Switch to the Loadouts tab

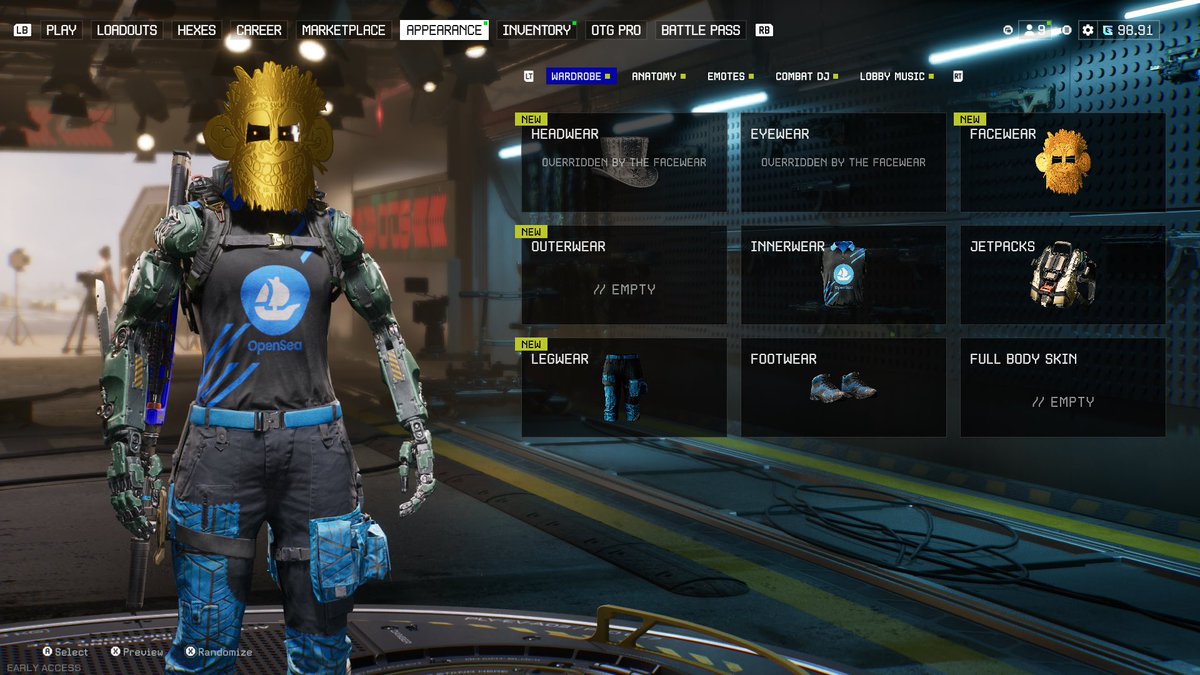(x=127, y=30)
